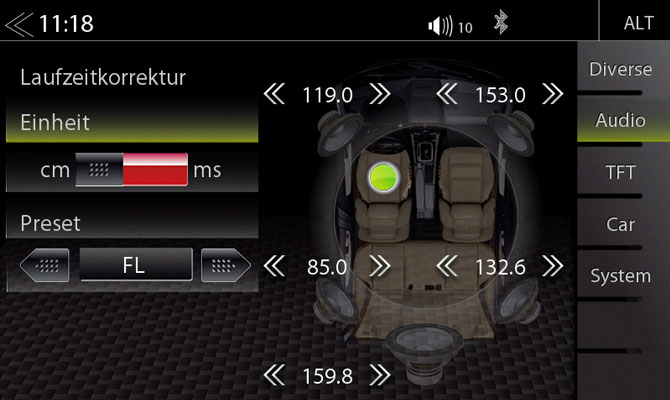670x400 pixels.
Task: Increase the 159.8 subwoofer delay value
Action: (380, 376)
